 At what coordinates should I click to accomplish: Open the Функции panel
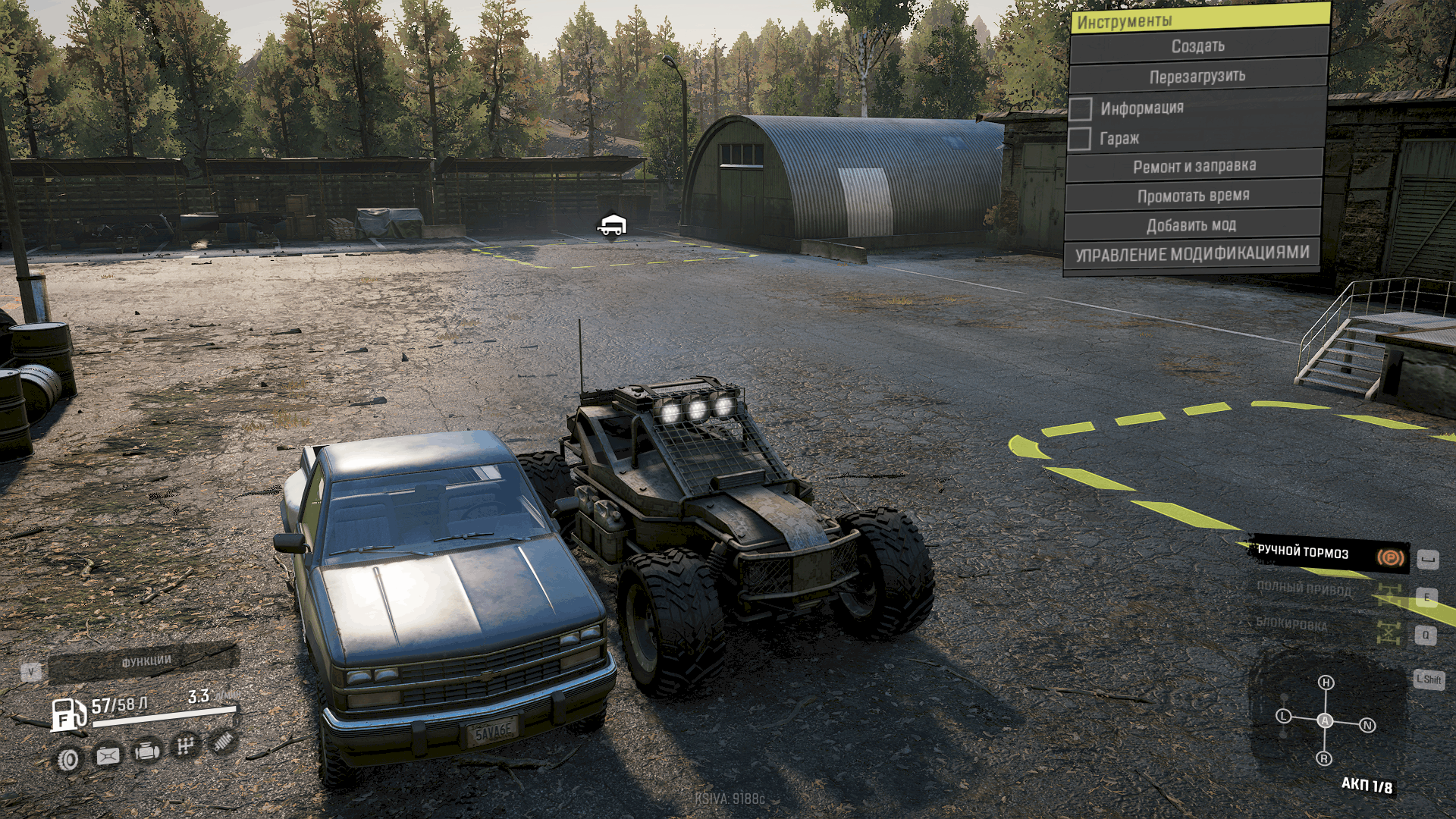tap(144, 661)
